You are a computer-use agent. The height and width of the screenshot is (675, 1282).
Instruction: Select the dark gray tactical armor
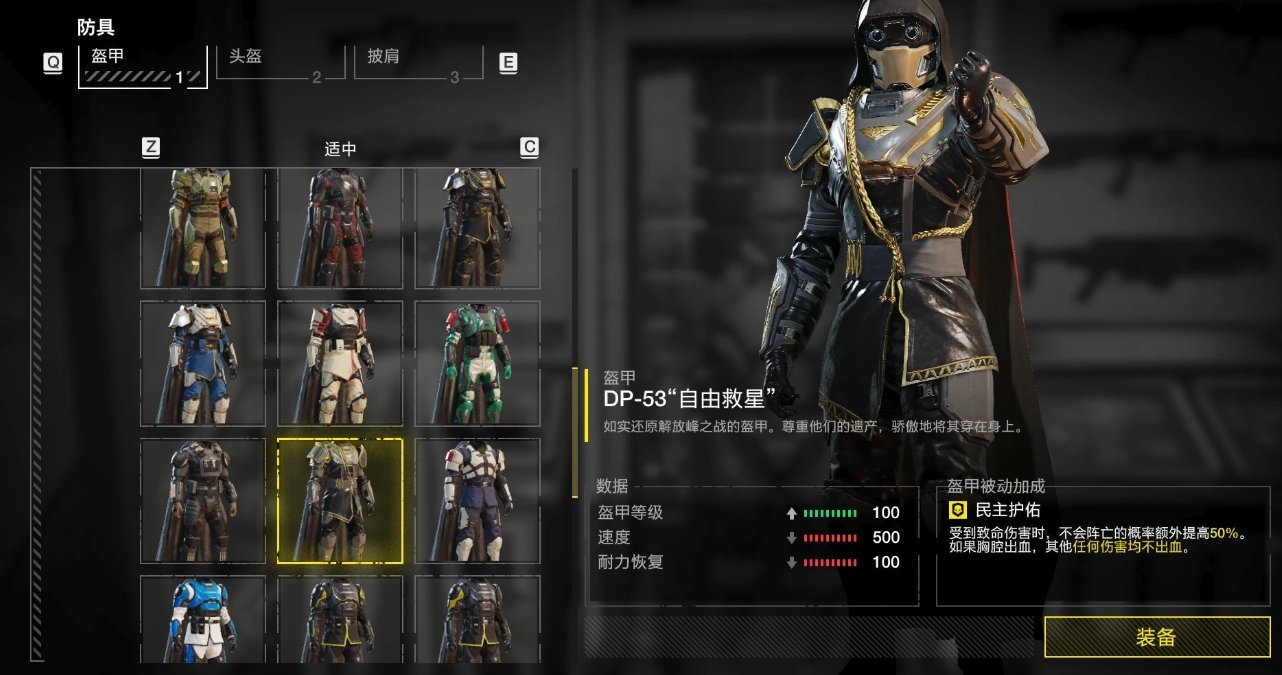pyautogui.click(x=203, y=500)
